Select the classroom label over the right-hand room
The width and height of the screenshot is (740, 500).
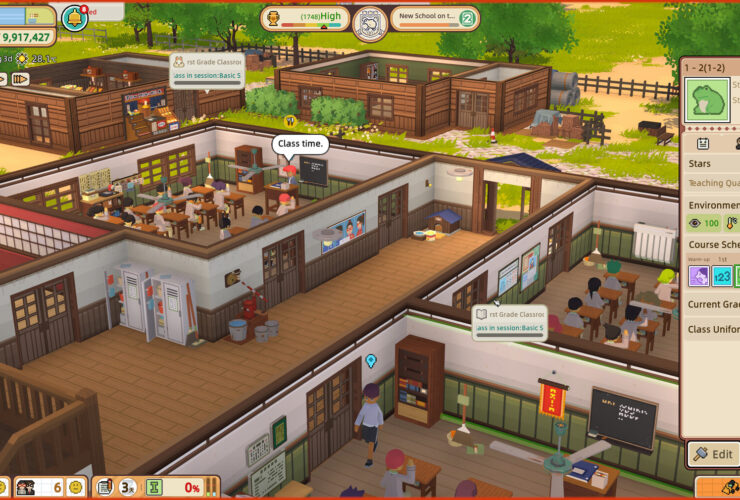click(x=509, y=319)
